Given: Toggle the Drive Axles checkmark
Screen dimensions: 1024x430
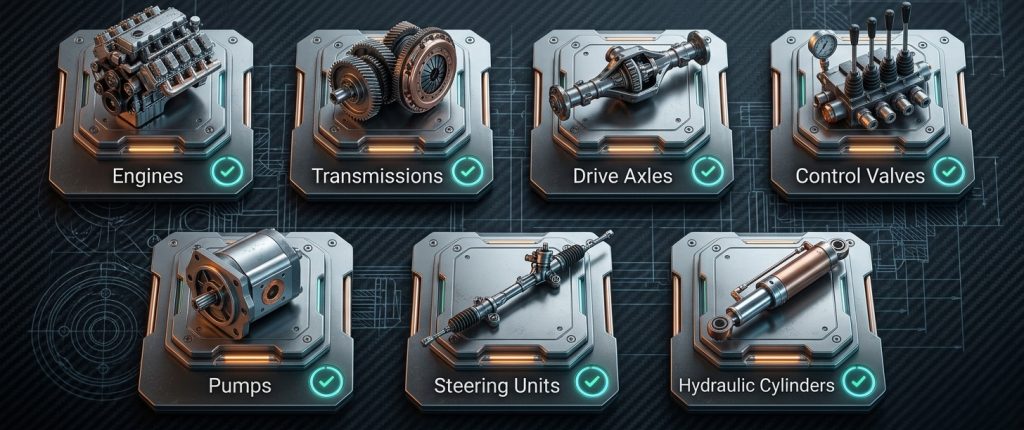Looking at the screenshot, I should pos(708,172).
